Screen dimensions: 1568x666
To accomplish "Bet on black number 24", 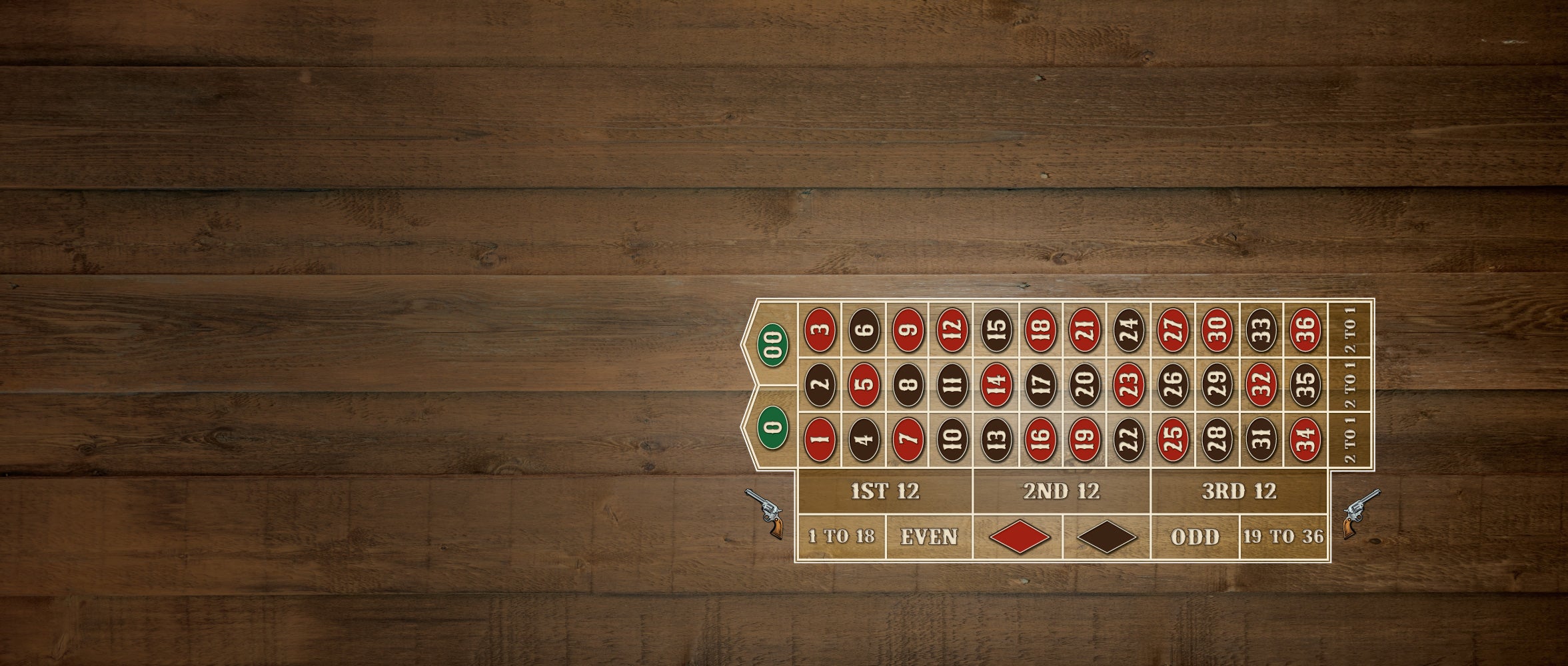I will (1129, 329).
